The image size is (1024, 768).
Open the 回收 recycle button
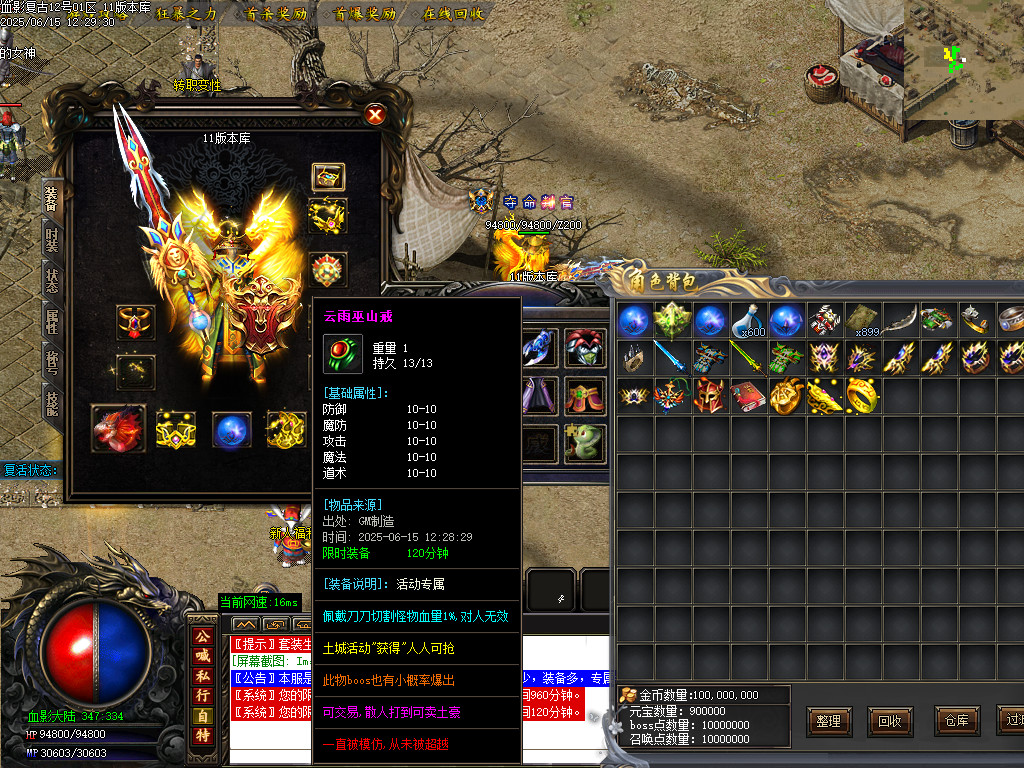tap(890, 720)
